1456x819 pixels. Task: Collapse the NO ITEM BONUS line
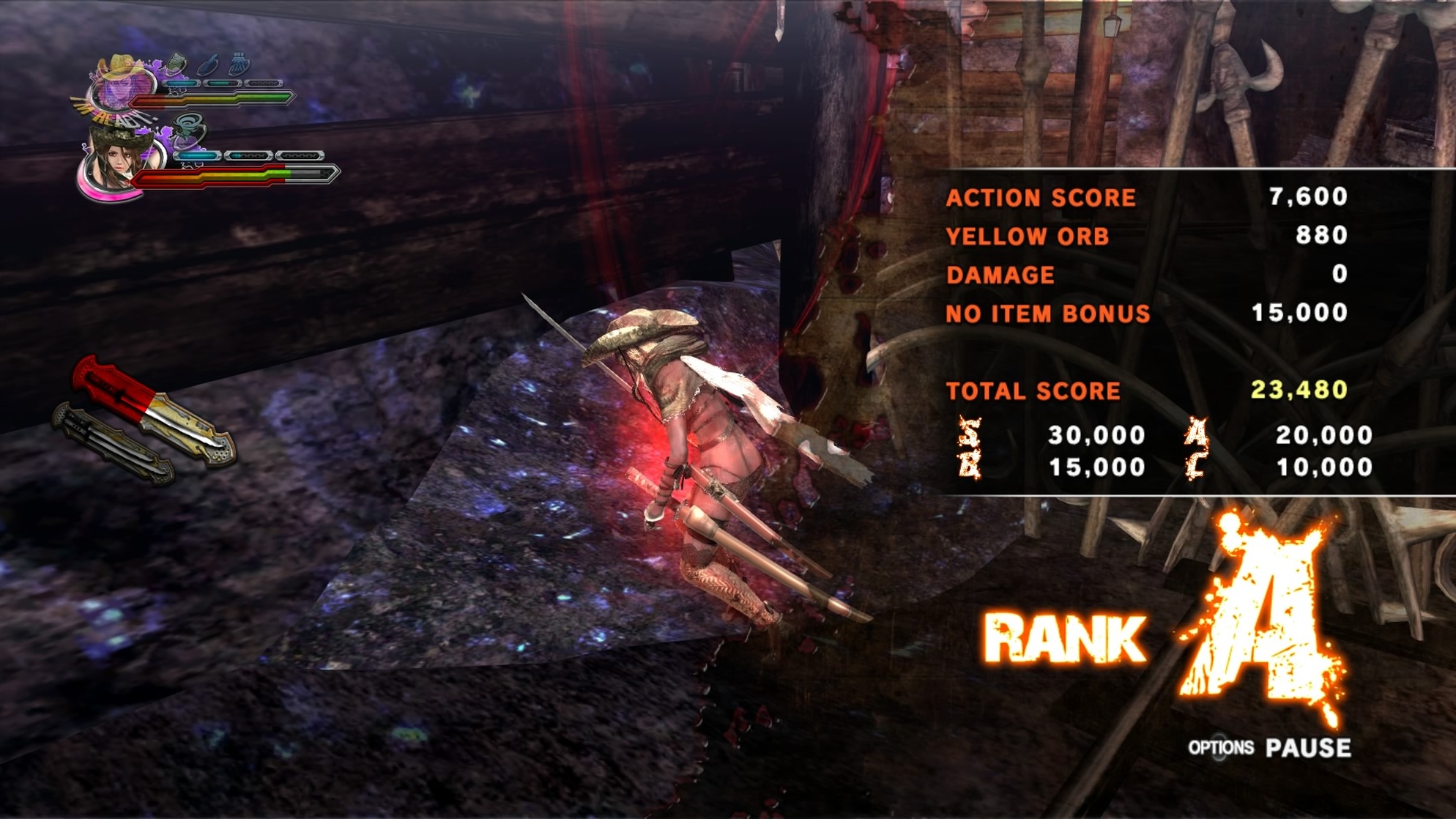(x=1049, y=312)
